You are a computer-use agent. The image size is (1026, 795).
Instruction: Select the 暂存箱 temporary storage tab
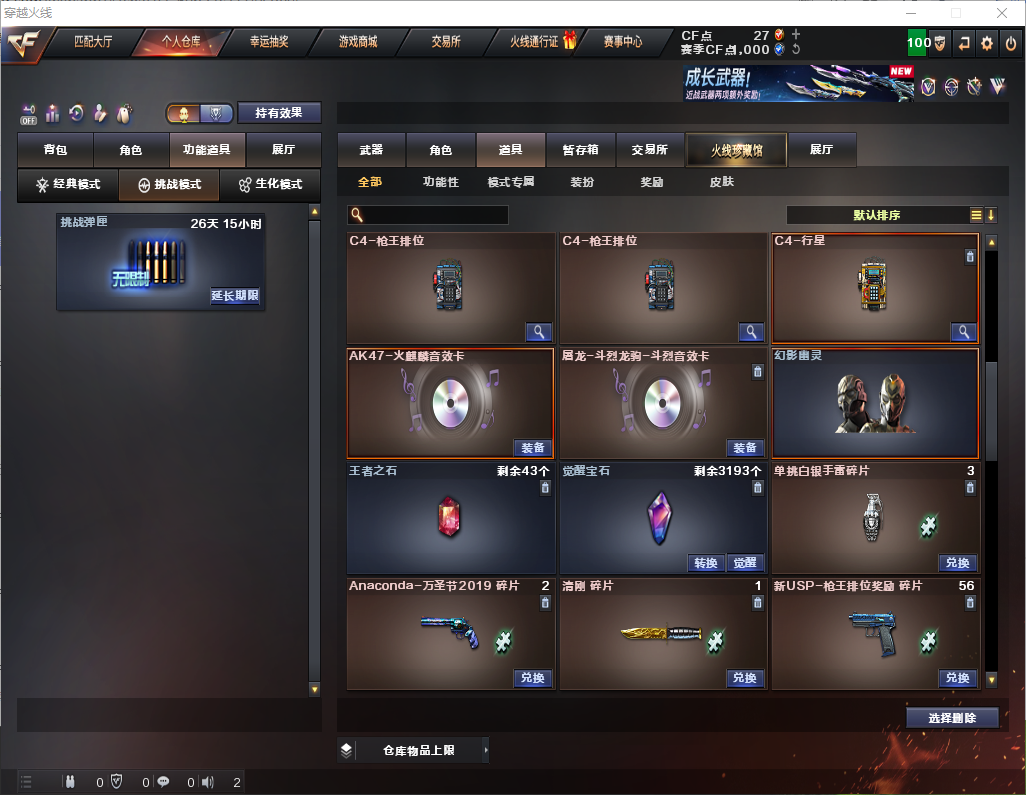(581, 150)
